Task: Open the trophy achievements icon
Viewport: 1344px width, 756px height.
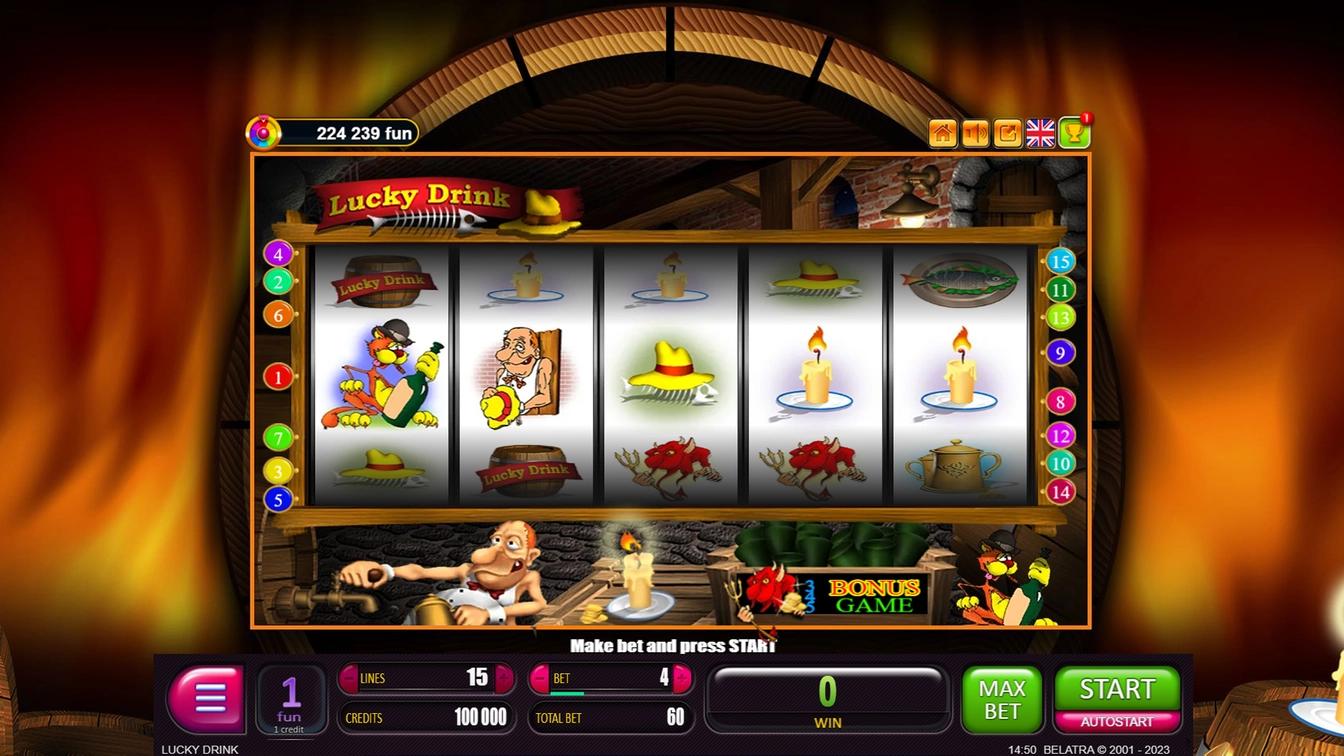Action: pos(1074,133)
